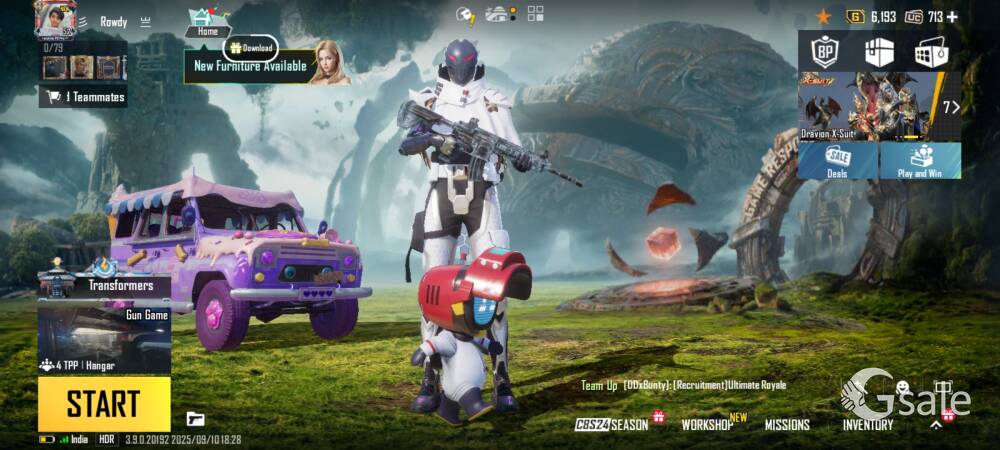This screenshot has width=1000, height=450.
Task: Open the BP Royale Pass icon
Action: point(824,51)
